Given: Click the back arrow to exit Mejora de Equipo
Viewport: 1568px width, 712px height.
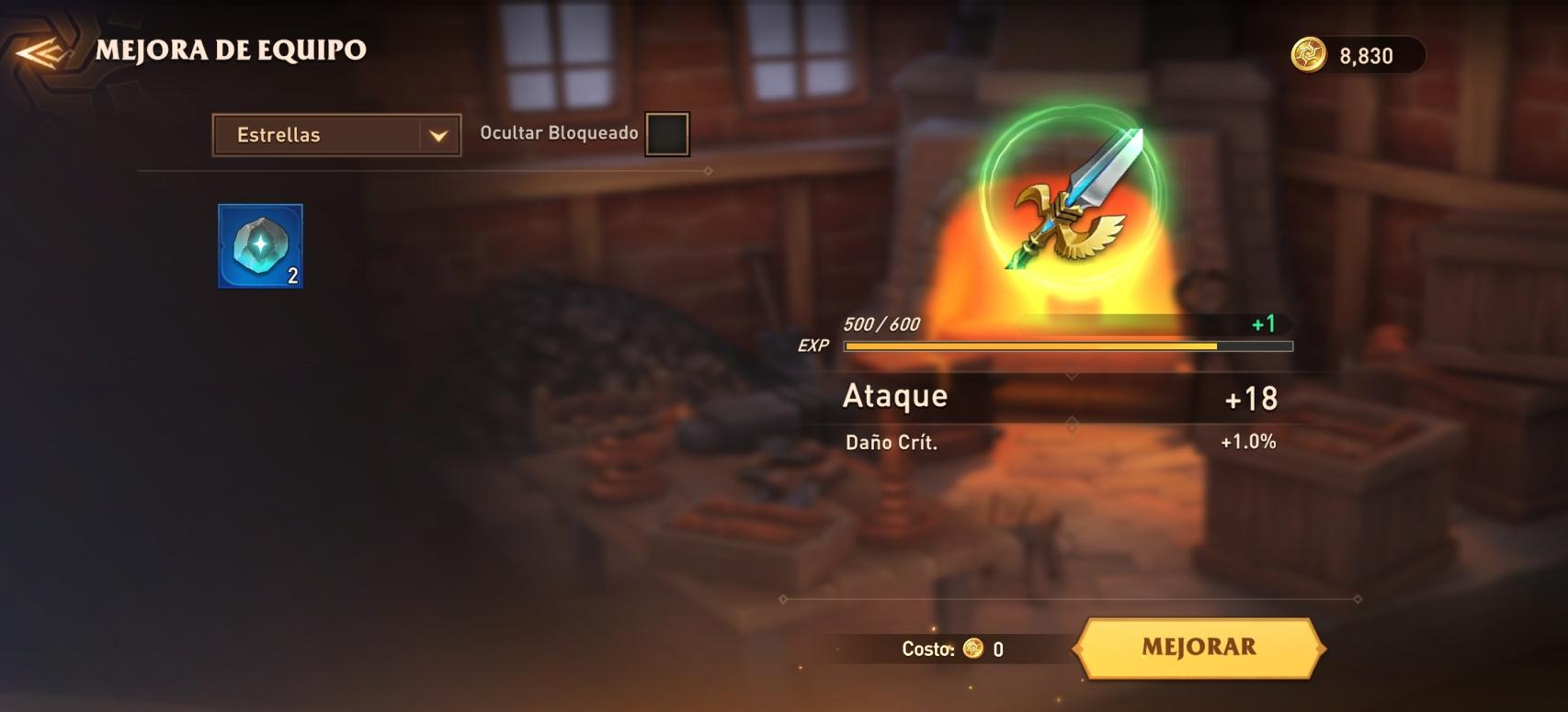Looking at the screenshot, I should click(x=40, y=52).
